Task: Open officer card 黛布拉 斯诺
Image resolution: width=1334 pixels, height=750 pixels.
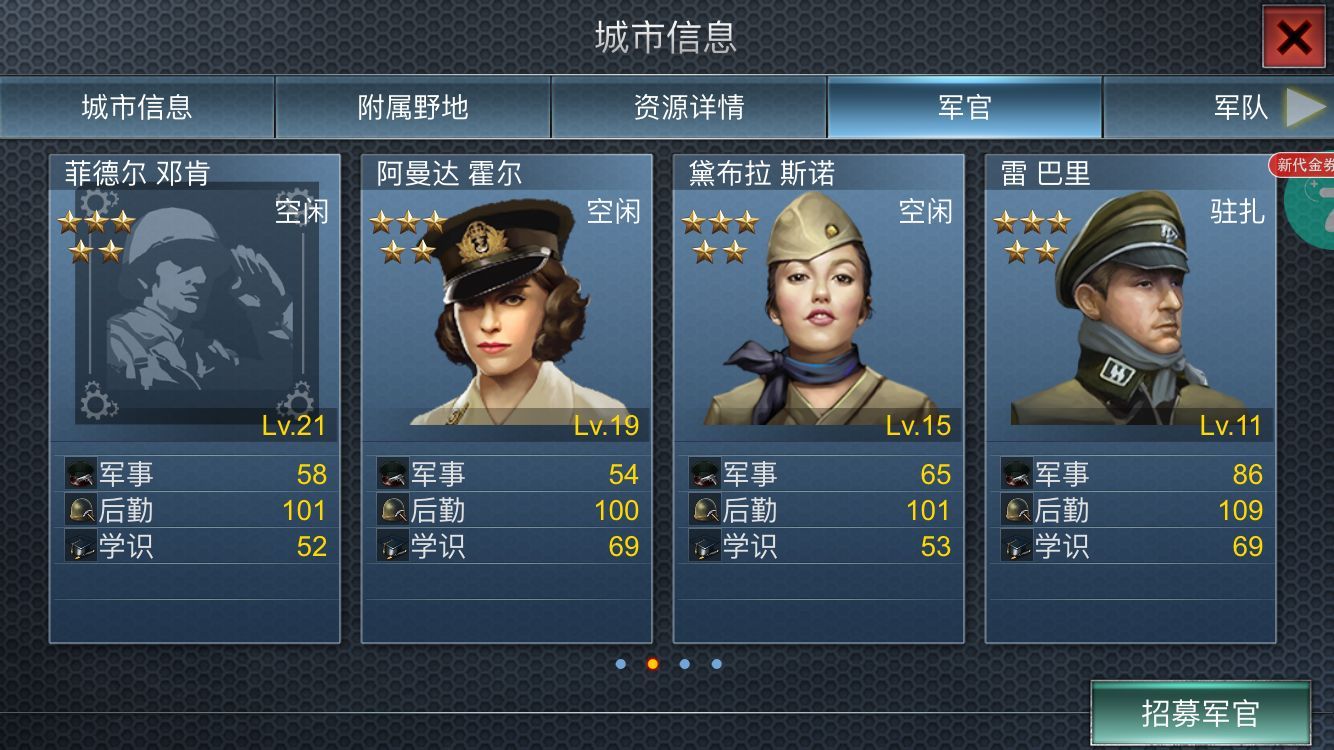Action: click(819, 398)
